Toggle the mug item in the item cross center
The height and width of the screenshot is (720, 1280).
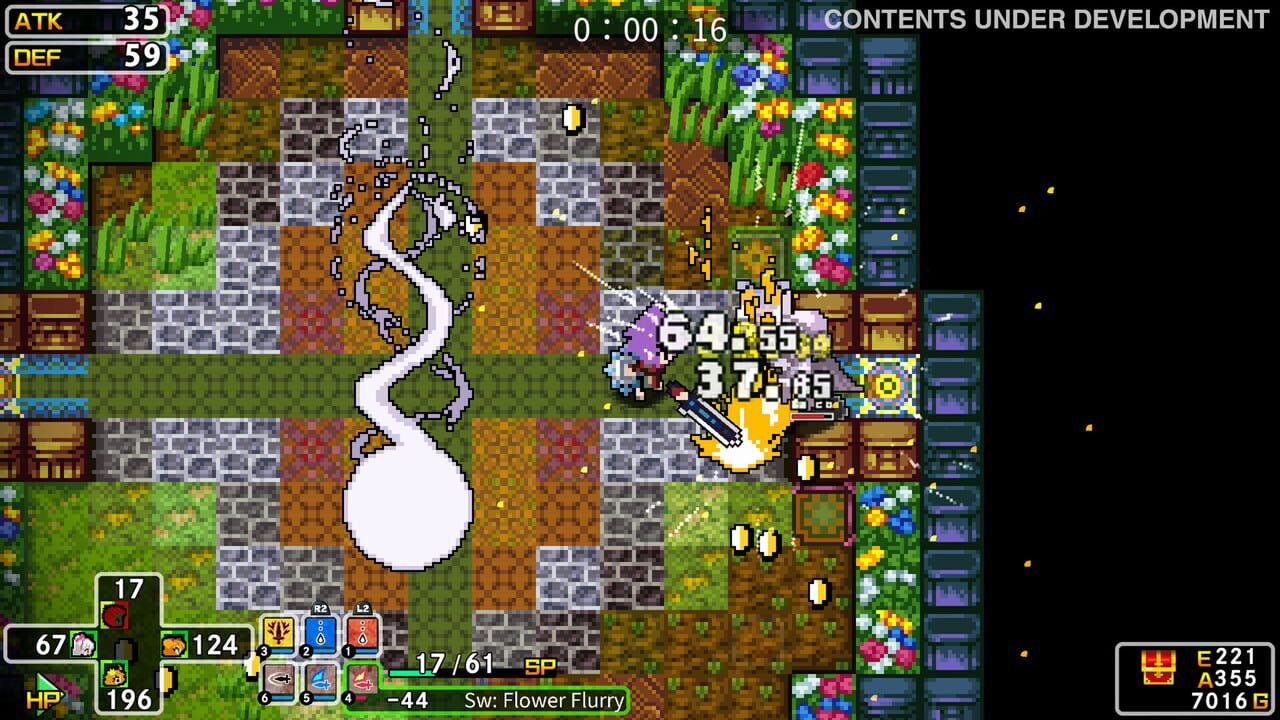pyautogui.click(x=124, y=649)
